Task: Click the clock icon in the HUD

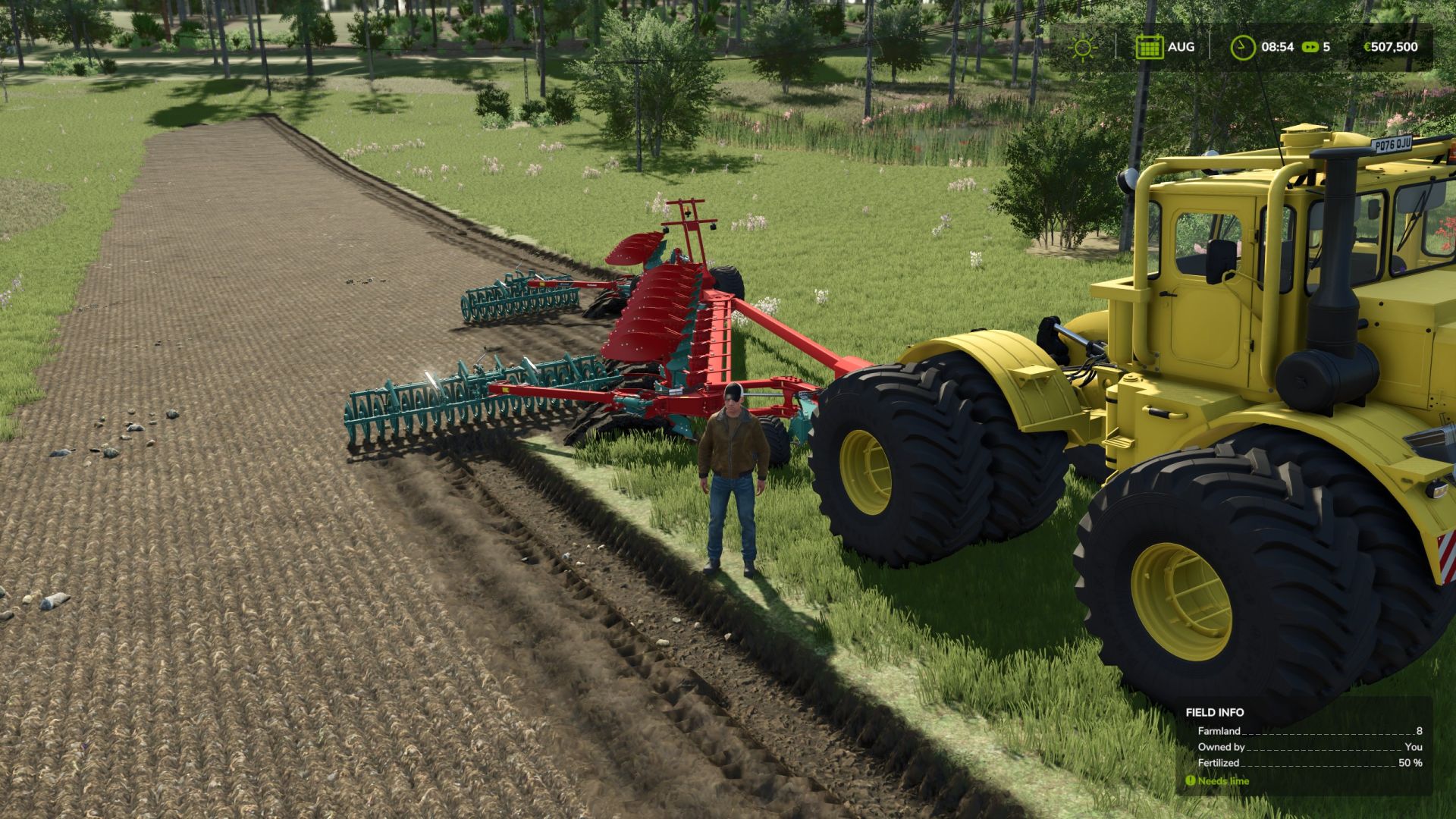Action: pos(1242,47)
